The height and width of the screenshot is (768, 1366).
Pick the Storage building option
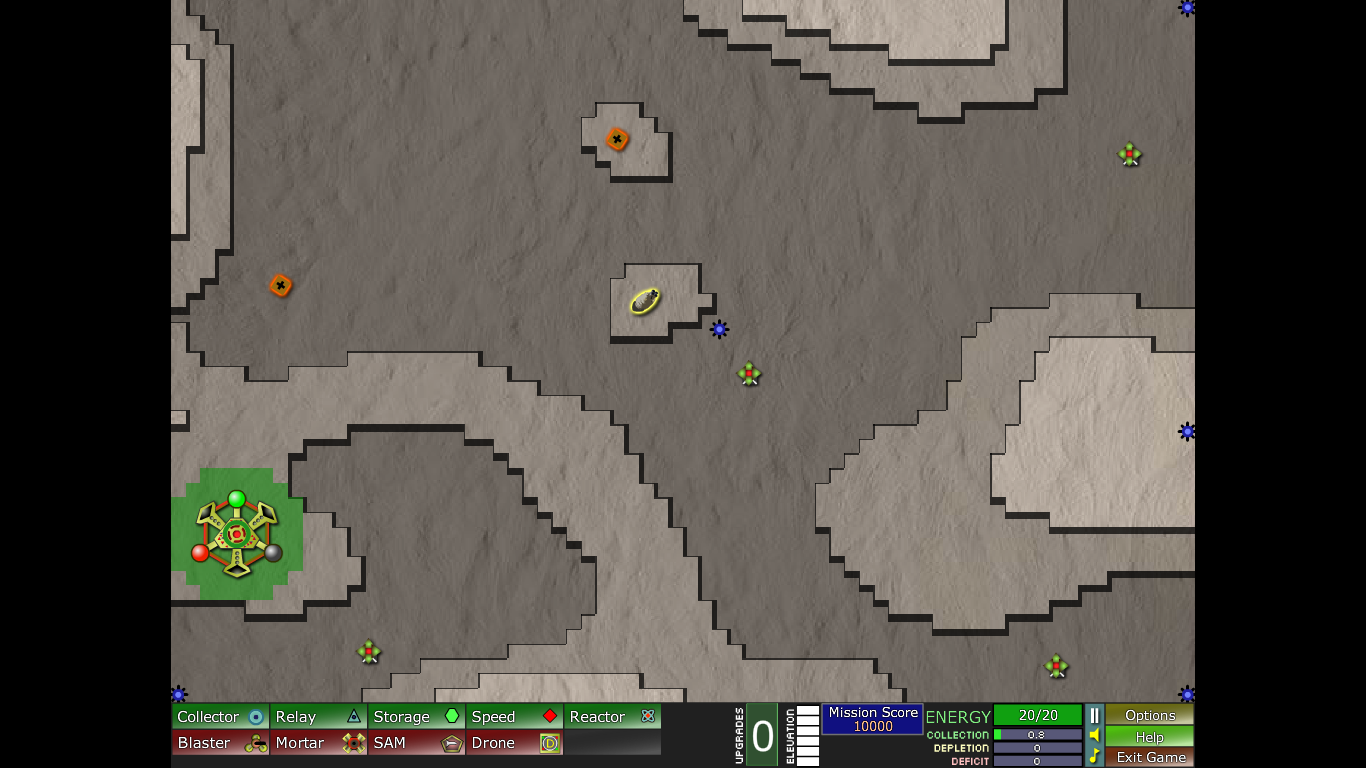[x=416, y=716]
